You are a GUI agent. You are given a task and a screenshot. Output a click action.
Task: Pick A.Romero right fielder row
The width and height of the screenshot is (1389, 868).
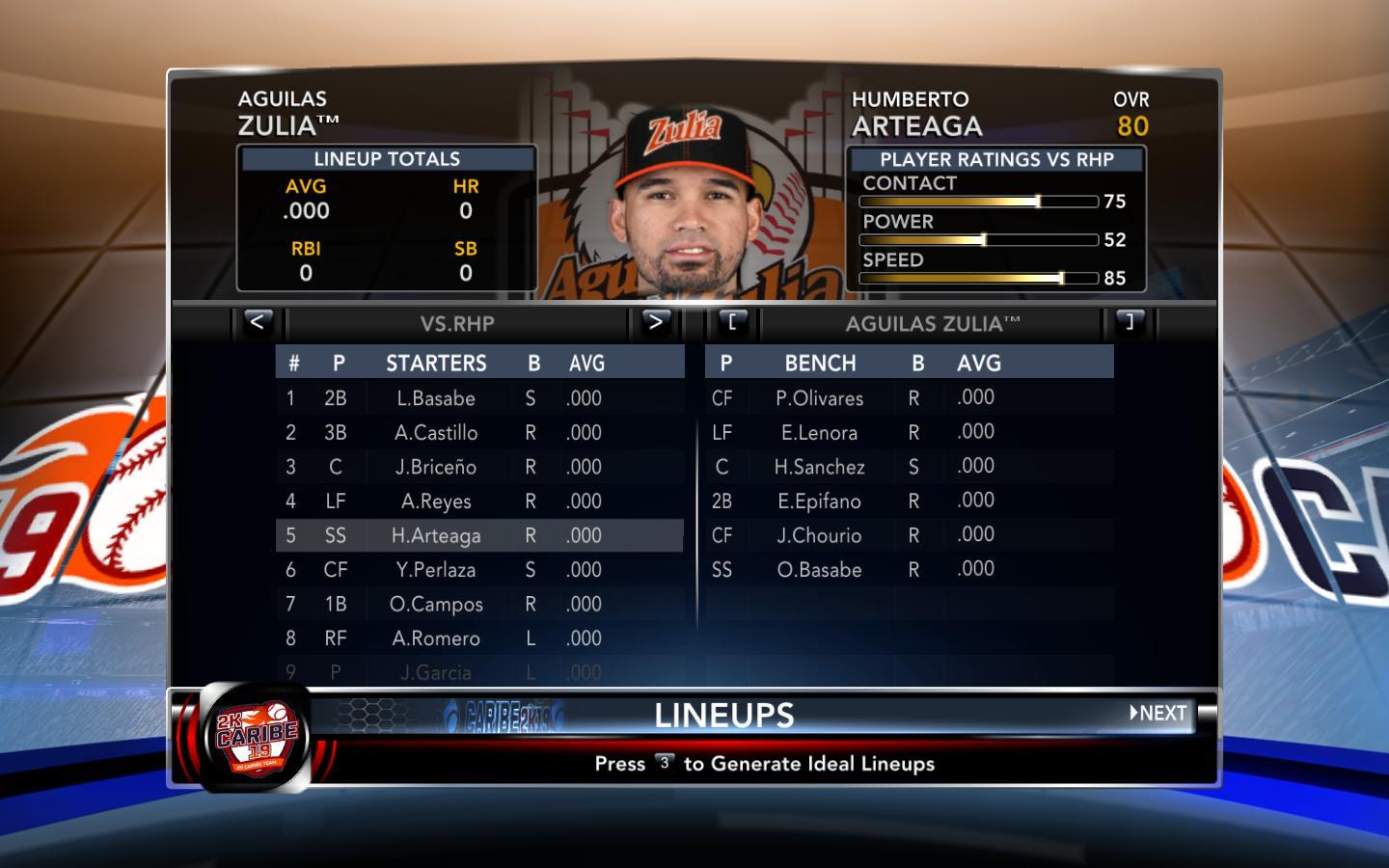(x=436, y=638)
